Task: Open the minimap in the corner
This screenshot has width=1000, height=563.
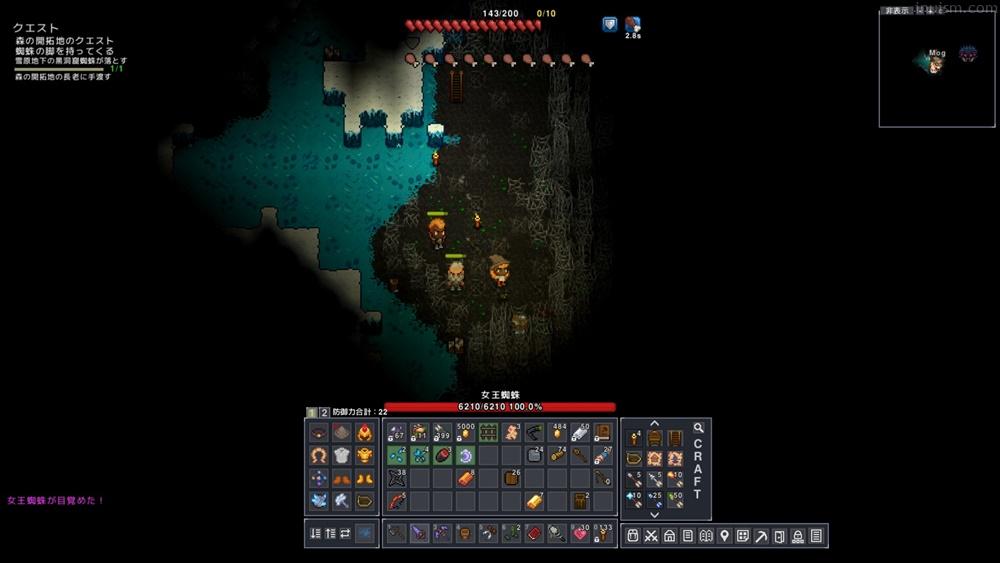Action: (937, 70)
